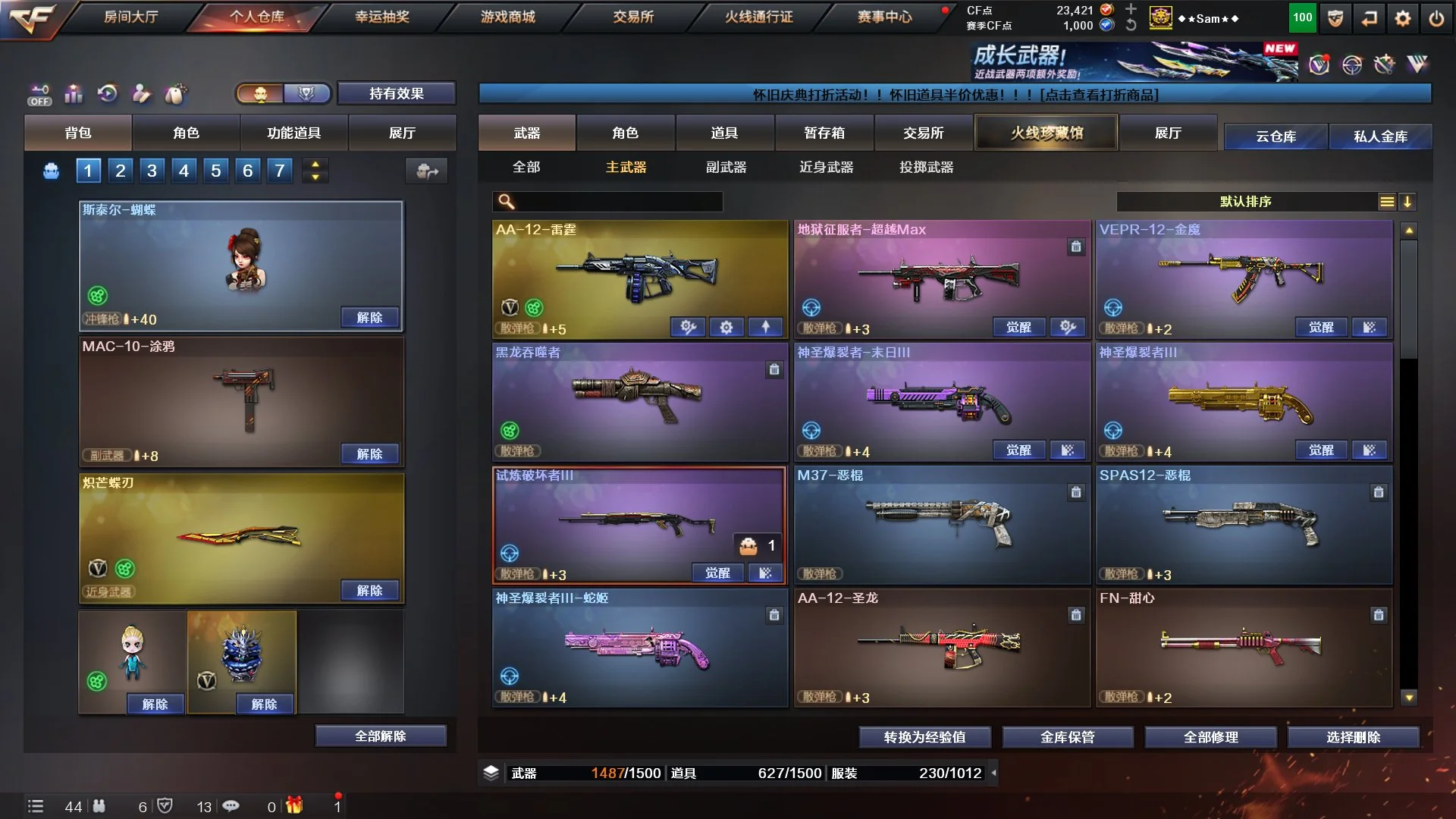Open the 道具 items tab
The width and height of the screenshot is (1456, 819).
[x=724, y=133]
